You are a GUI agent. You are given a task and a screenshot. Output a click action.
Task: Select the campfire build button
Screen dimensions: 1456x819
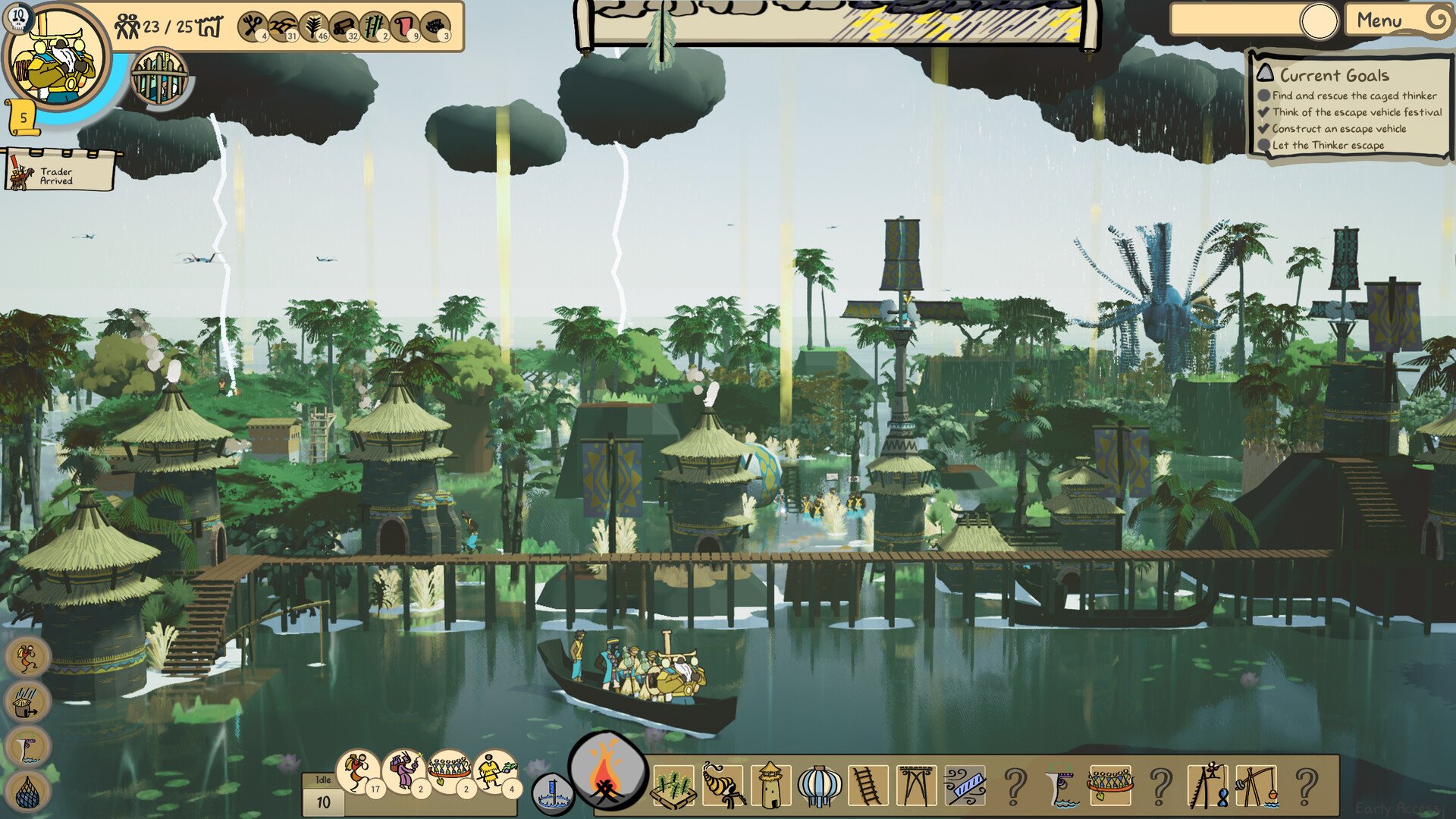pyautogui.click(x=606, y=772)
